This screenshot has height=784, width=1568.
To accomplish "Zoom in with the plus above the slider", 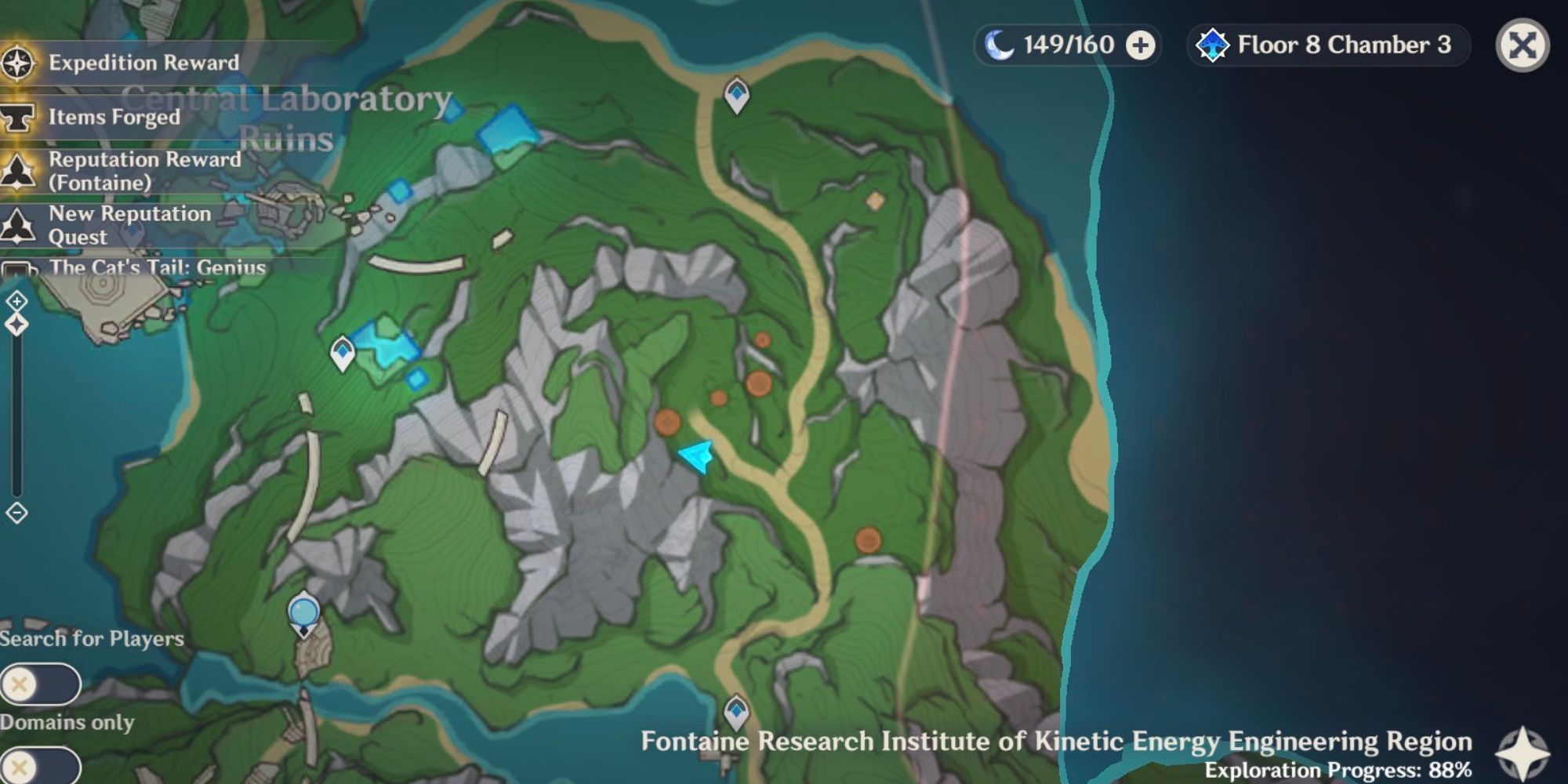I will [16, 301].
